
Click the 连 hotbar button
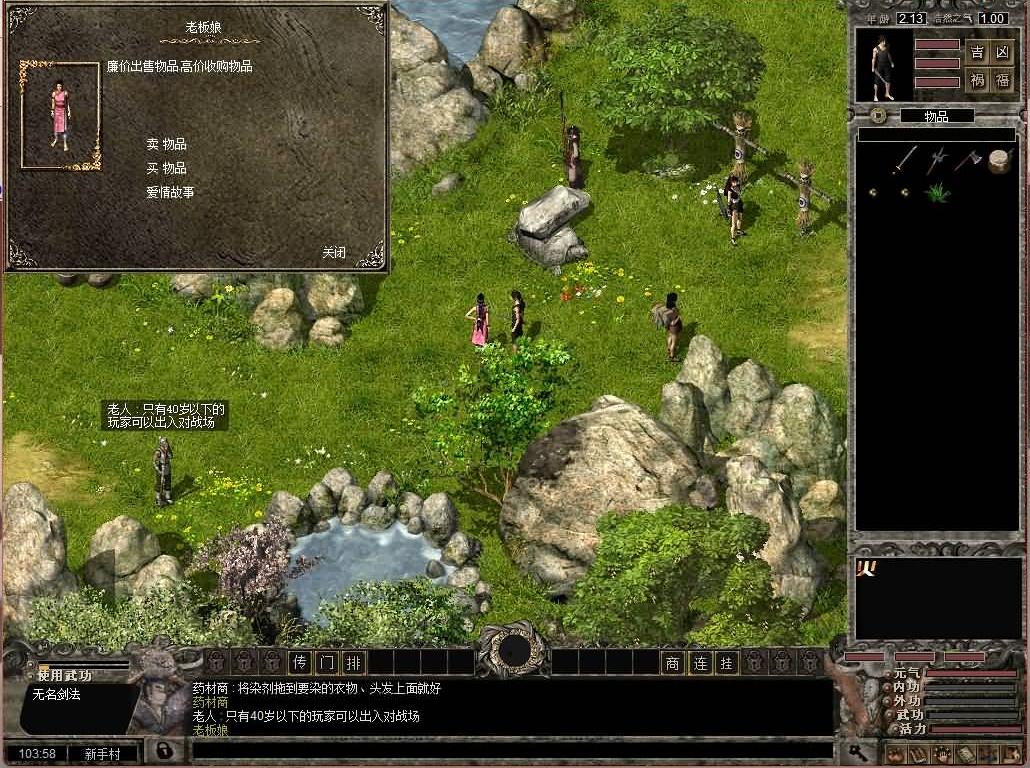tap(700, 662)
